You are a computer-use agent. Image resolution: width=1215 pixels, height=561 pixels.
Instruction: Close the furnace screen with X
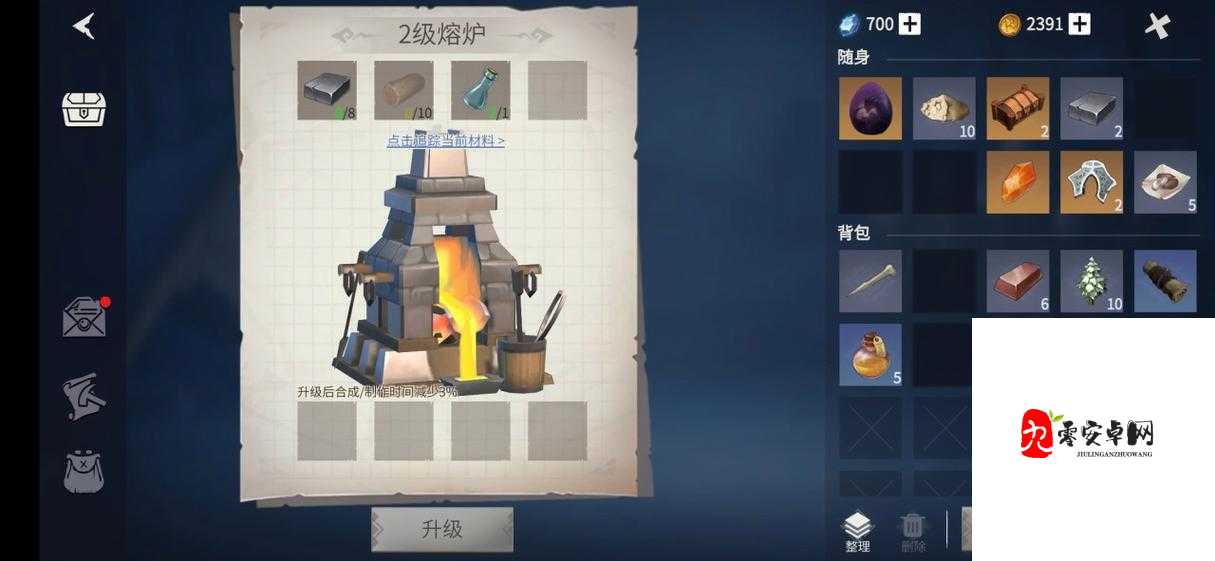1157,26
